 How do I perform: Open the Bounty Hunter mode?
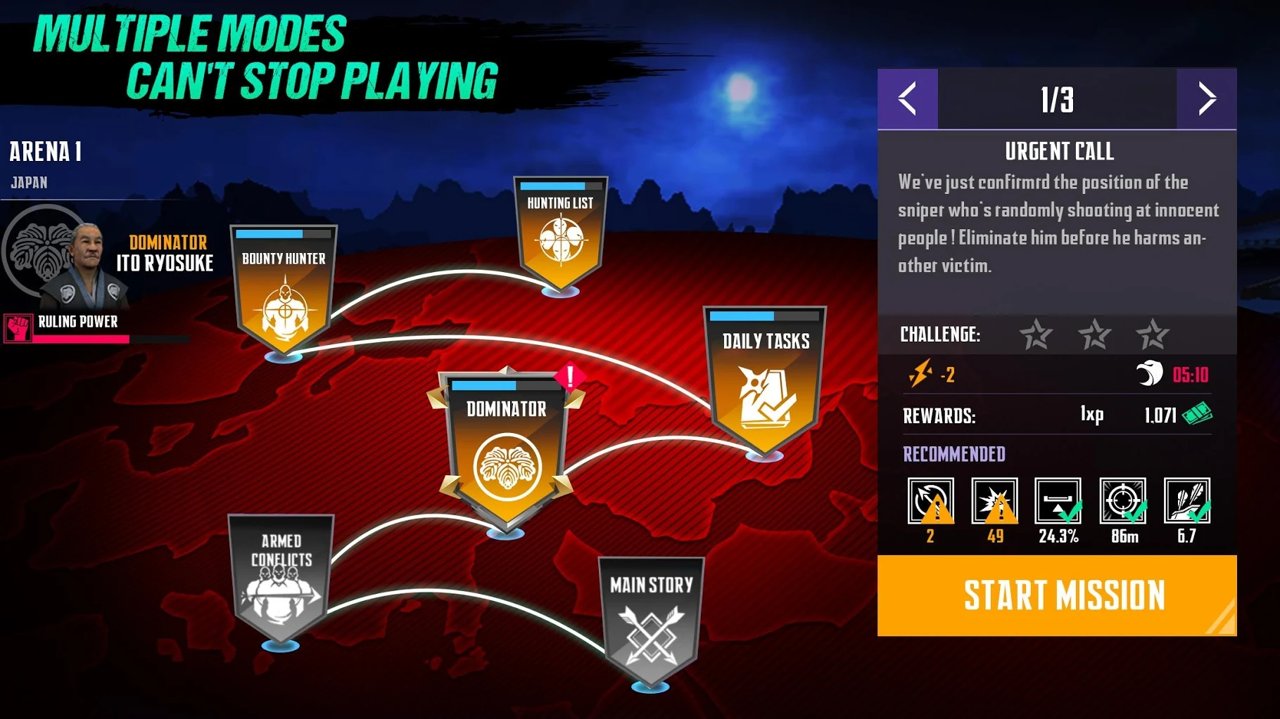[x=283, y=289]
